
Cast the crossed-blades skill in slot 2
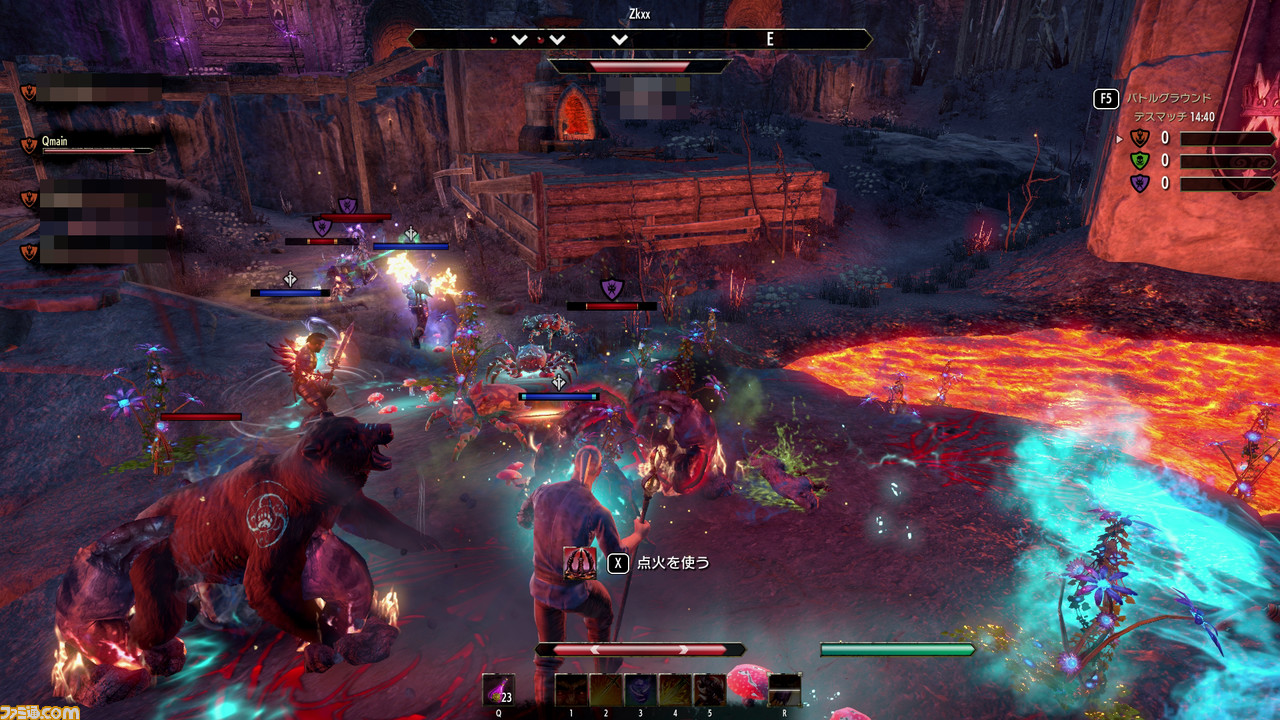(x=605, y=689)
